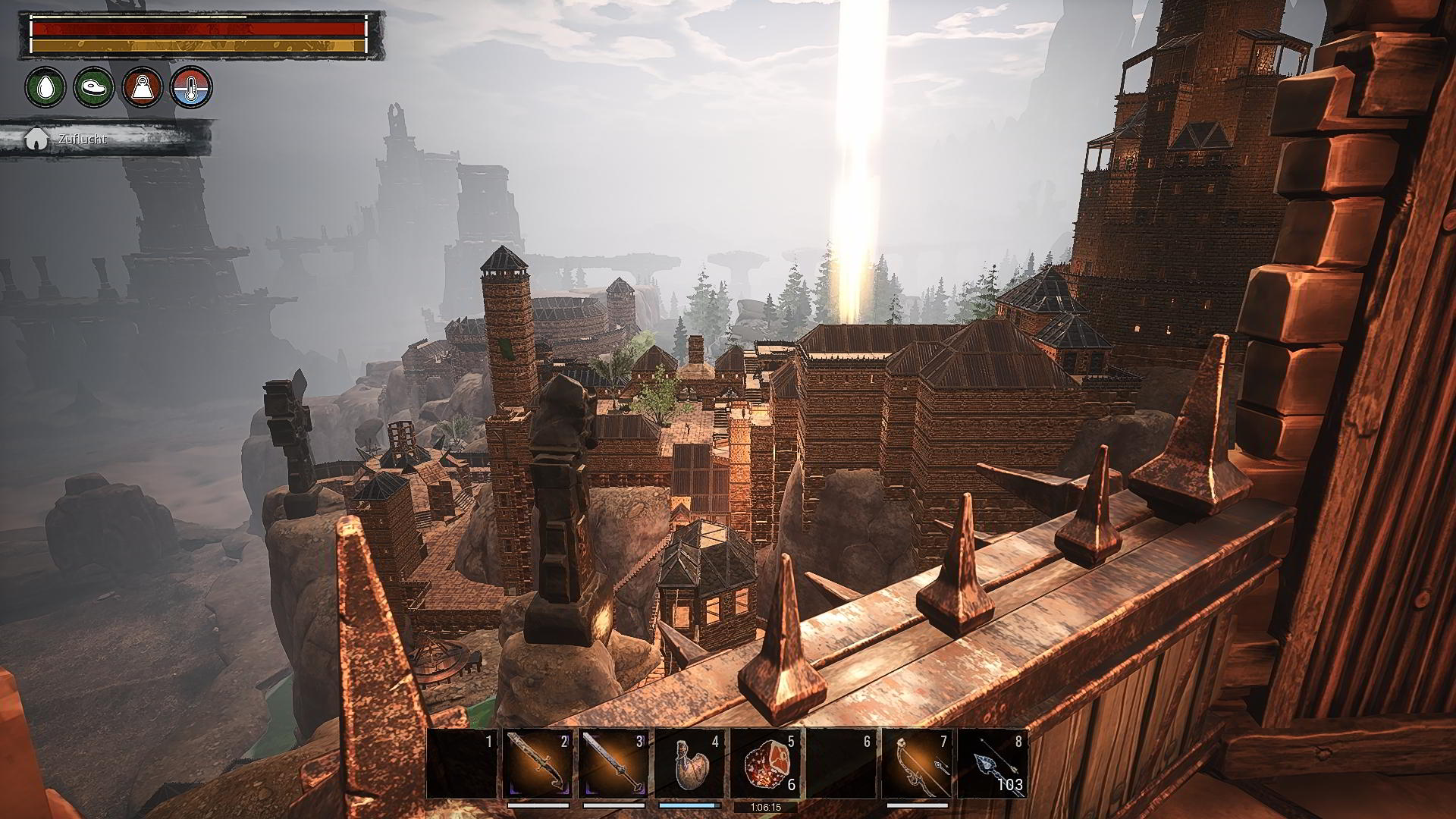Open the Zuflucht status banner
Image resolution: width=1456 pixels, height=819 pixels.
click(x=106, y=139)
